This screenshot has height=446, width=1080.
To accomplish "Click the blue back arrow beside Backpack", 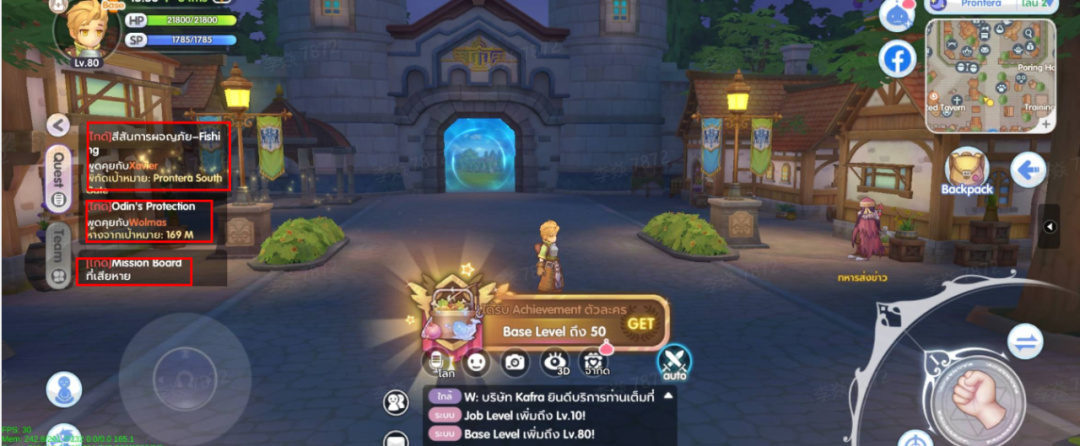I will tap(1027, 170).
